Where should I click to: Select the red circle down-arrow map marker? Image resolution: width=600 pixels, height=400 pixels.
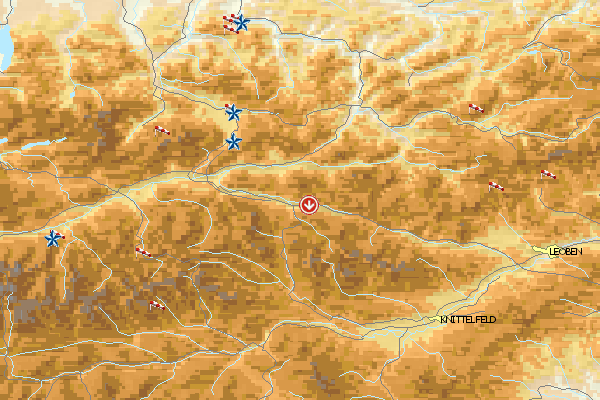coord(310,205)
